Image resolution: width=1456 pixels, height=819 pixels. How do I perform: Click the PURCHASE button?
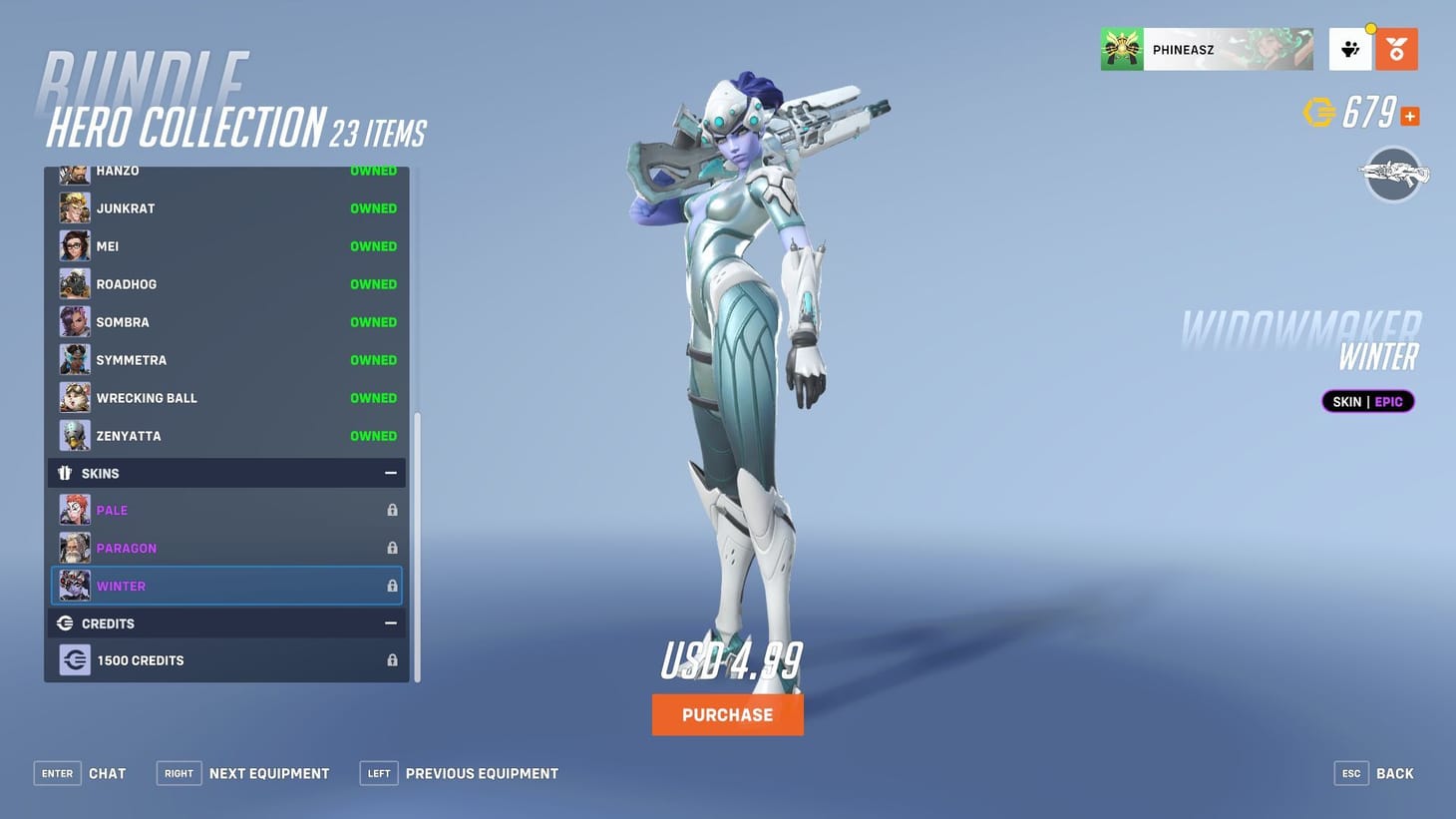tap(727, 714)
